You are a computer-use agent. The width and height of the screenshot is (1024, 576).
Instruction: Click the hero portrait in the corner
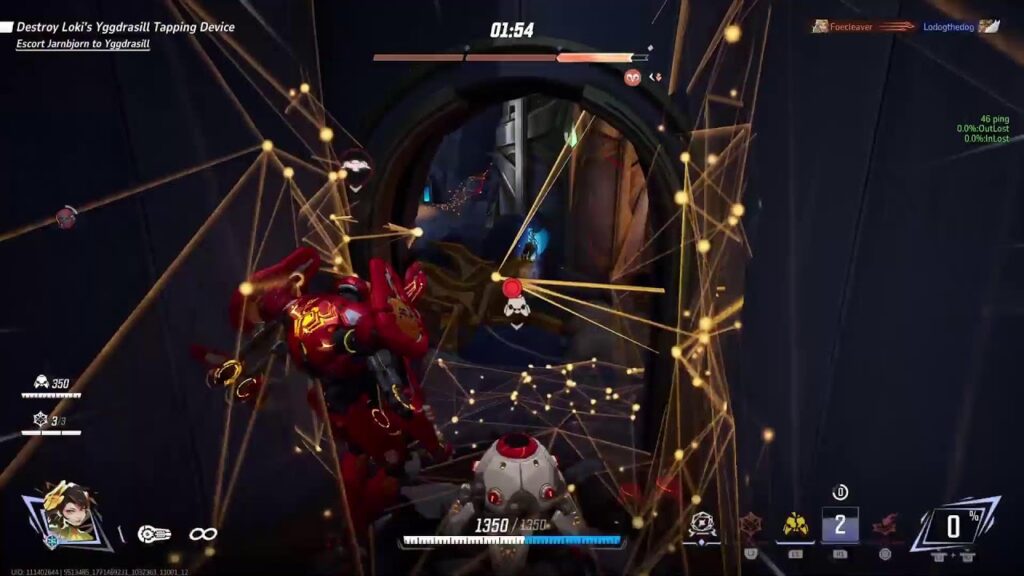[70, 516]
